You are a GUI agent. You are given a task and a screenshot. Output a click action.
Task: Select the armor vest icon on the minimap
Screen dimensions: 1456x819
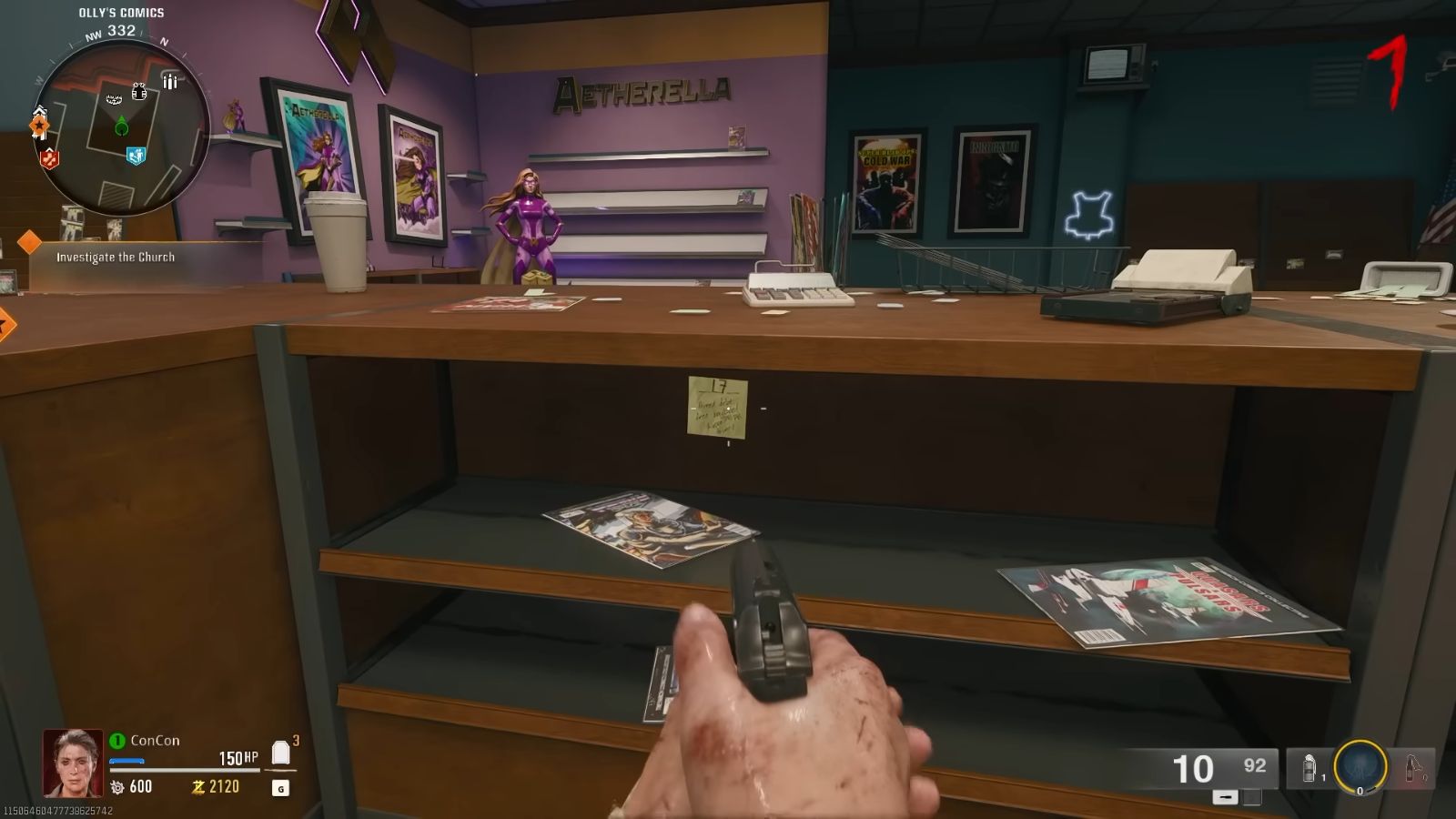(139, 92)
